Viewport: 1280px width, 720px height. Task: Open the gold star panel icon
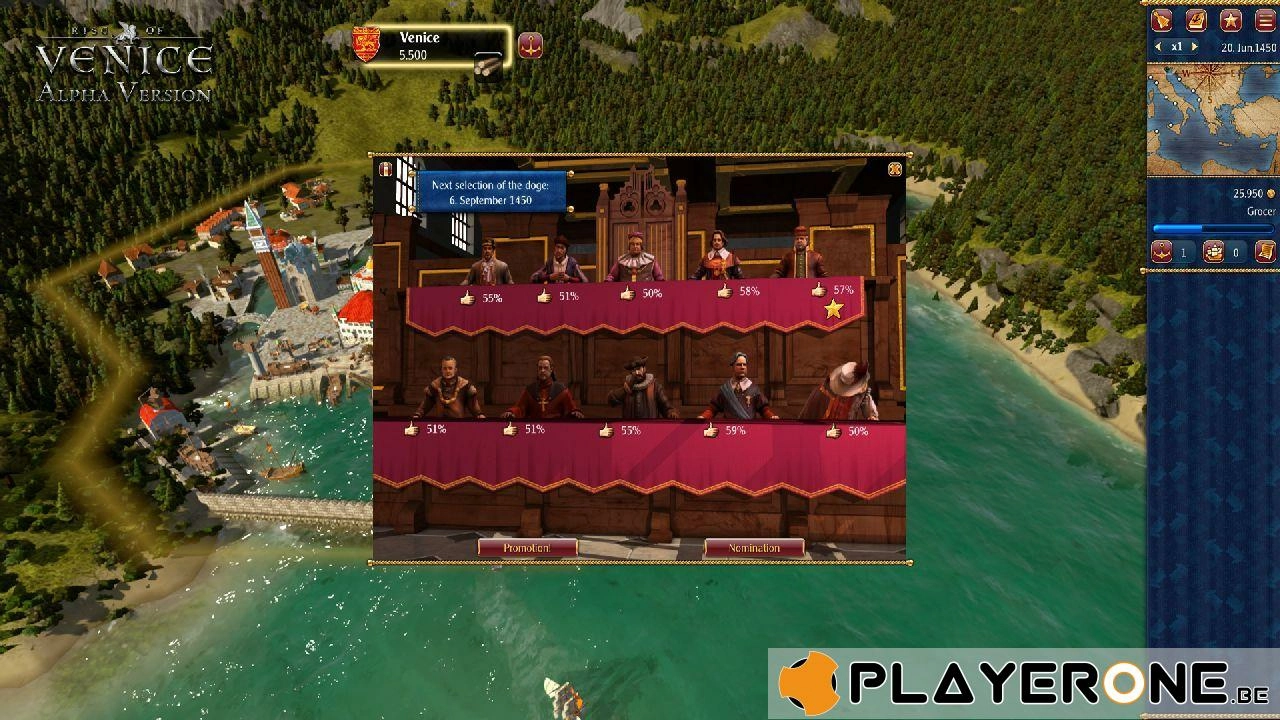tap(1230, 20)
